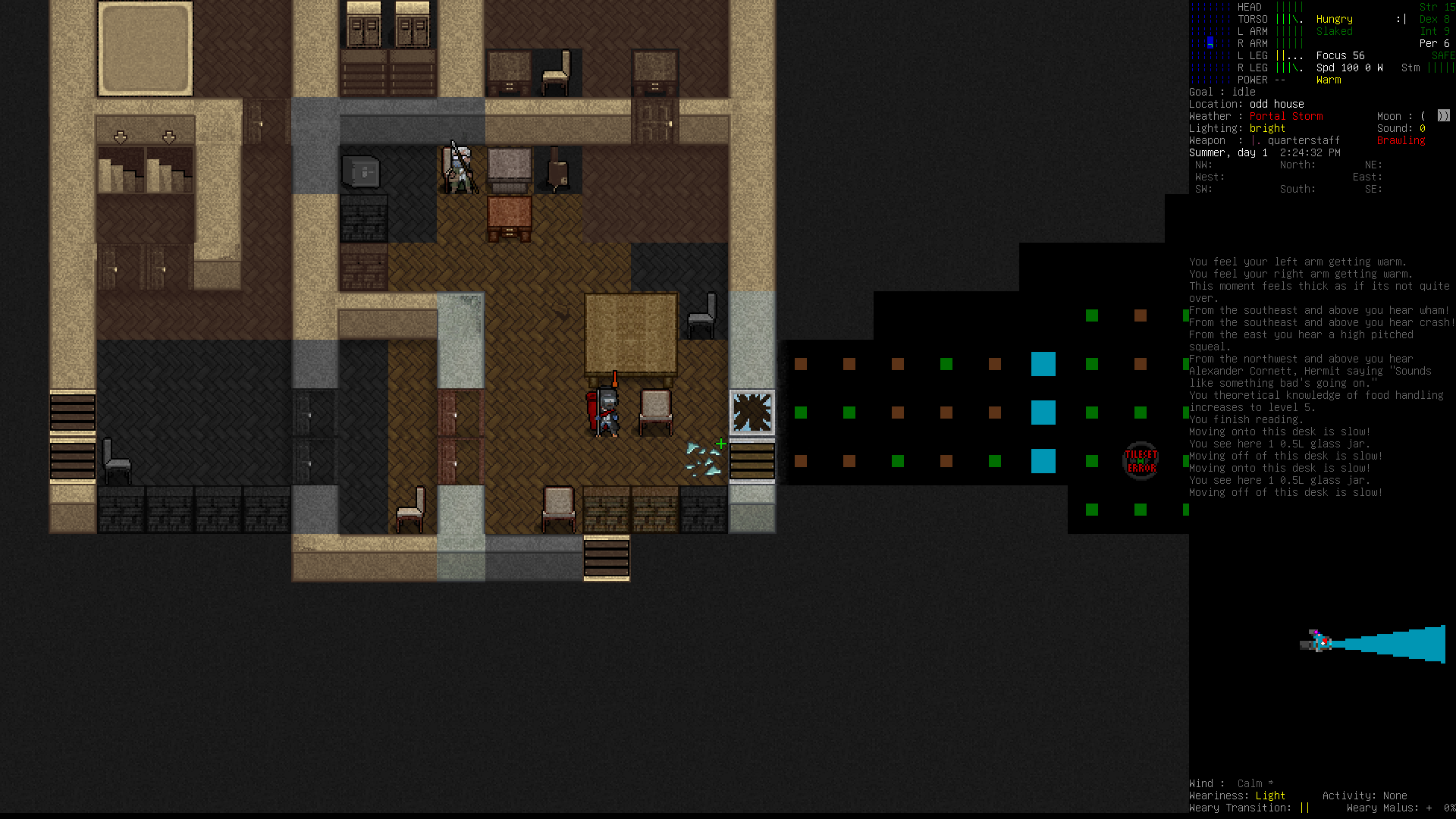Click the quarterstaff icon next to Weapon
The width and height of the screenshot is (1456, 819).
point(1256,140)
